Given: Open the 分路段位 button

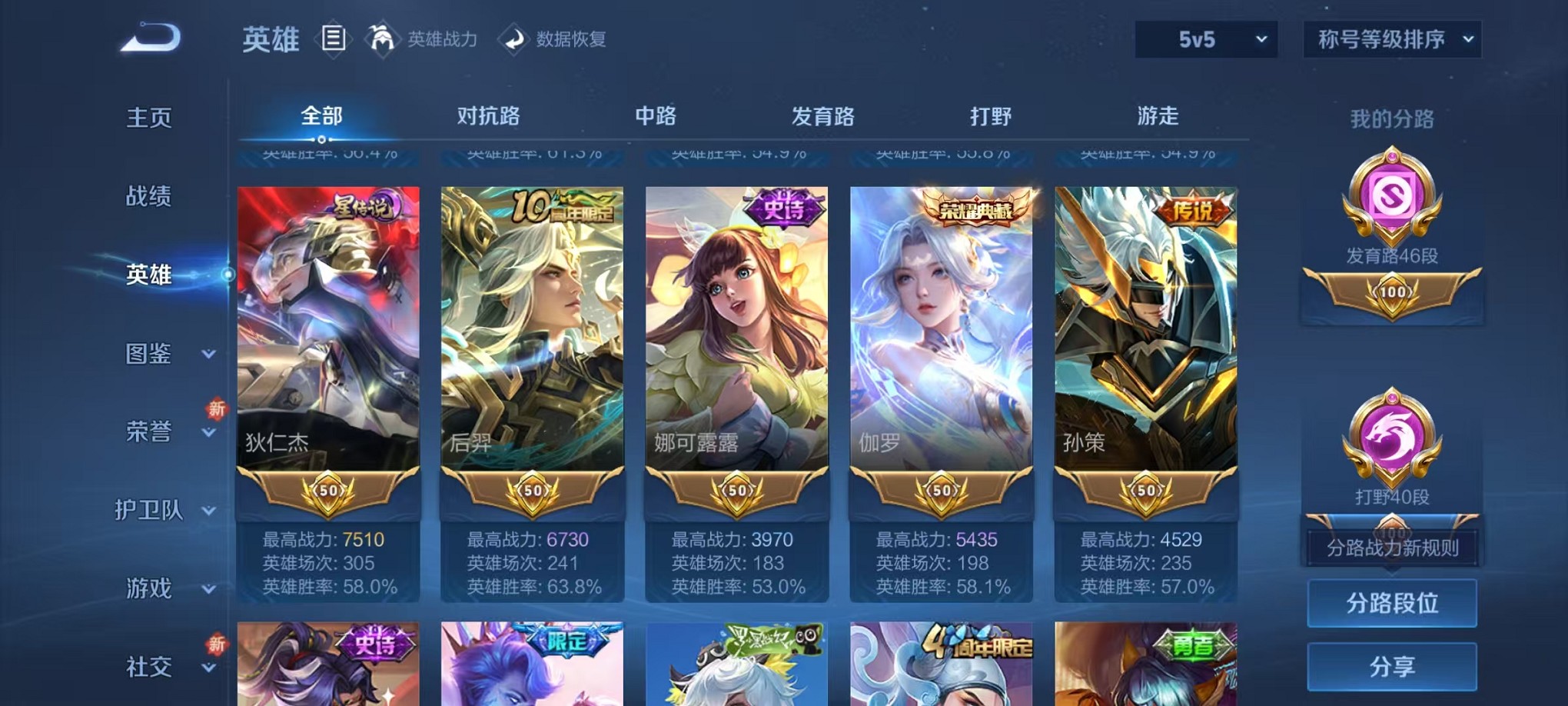Looking at the screenshot, I should click(x=1391, y=604).
